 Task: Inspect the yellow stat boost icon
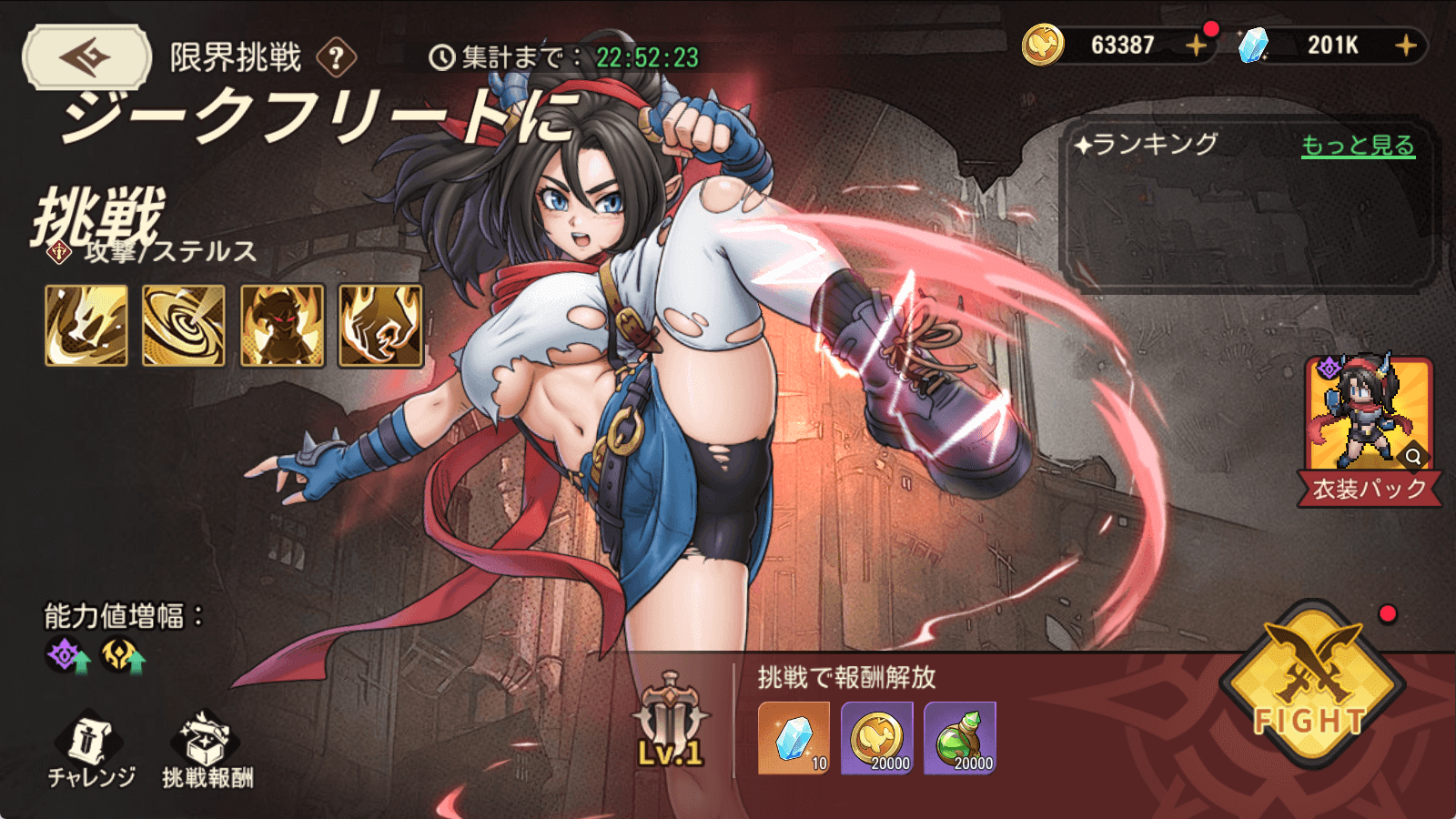123,655
